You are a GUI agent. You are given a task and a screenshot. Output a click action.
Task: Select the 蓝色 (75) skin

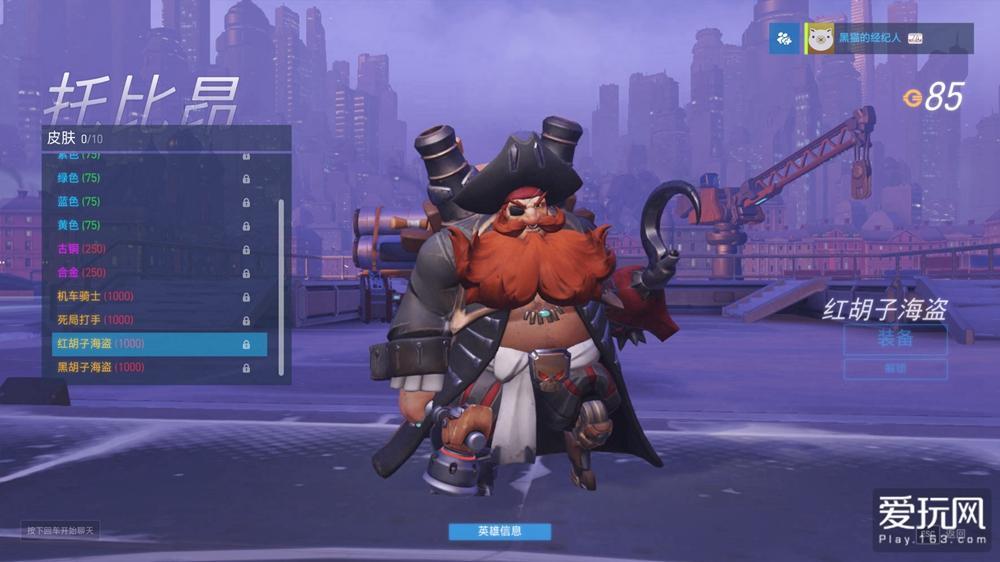click(150, 202)
